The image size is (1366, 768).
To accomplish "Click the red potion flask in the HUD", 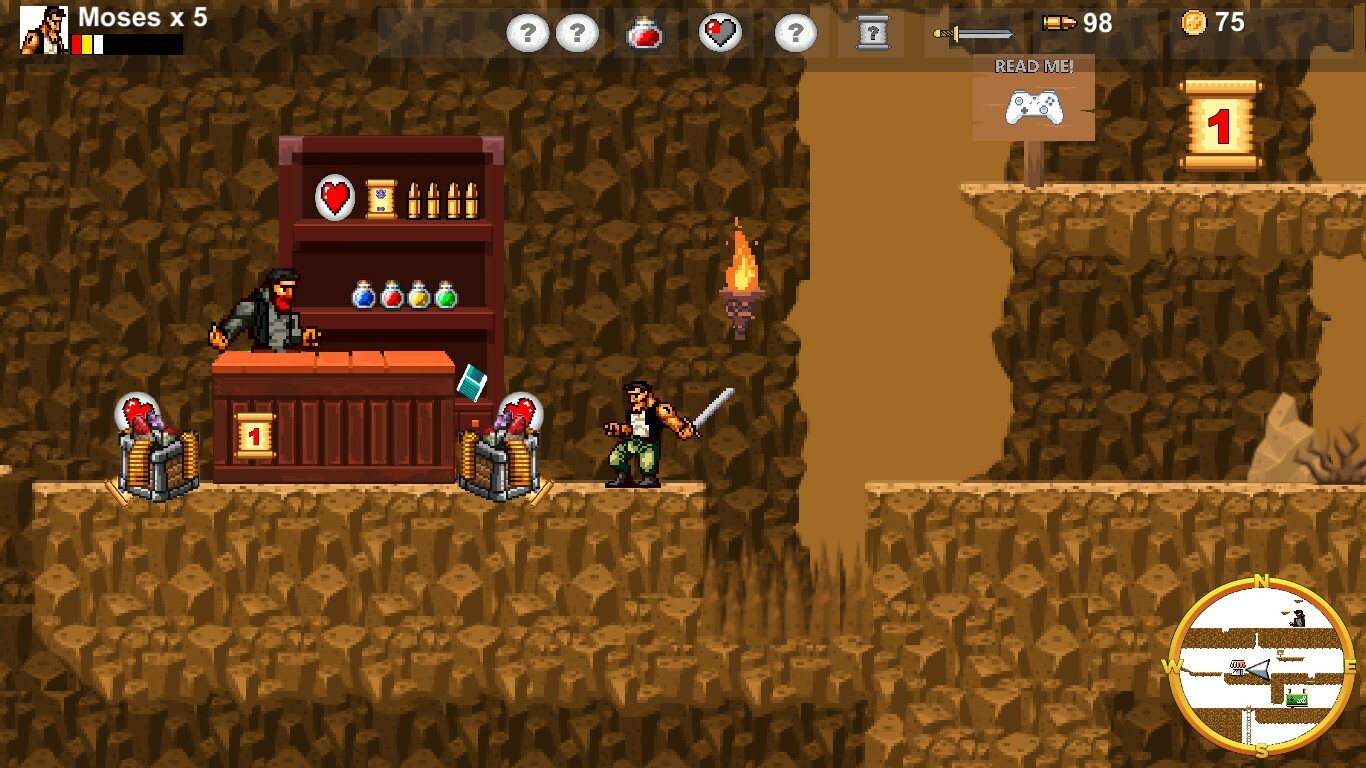I will point(647,32).
